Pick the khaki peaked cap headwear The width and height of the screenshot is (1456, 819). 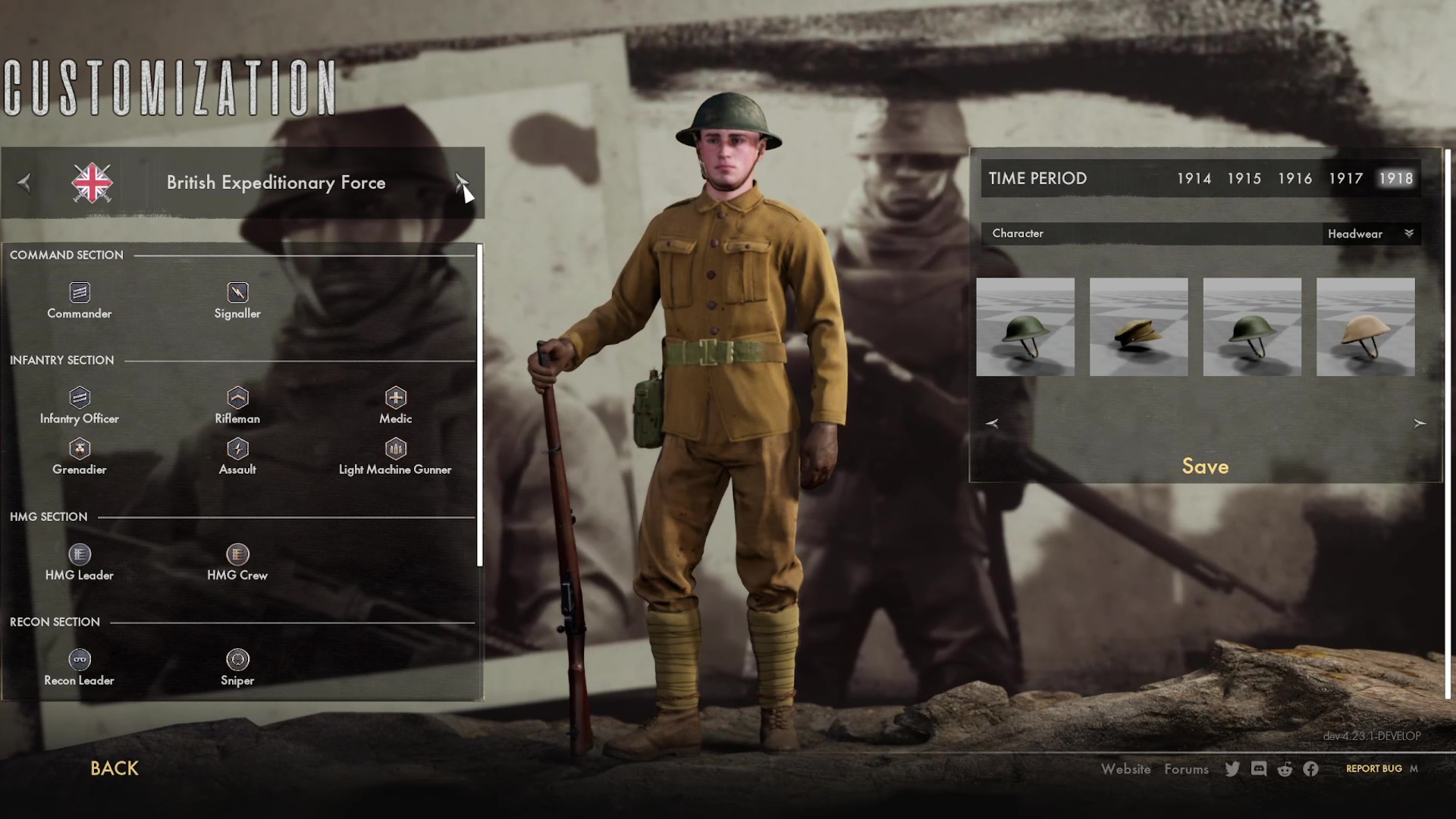click(x=1138, y=327)
